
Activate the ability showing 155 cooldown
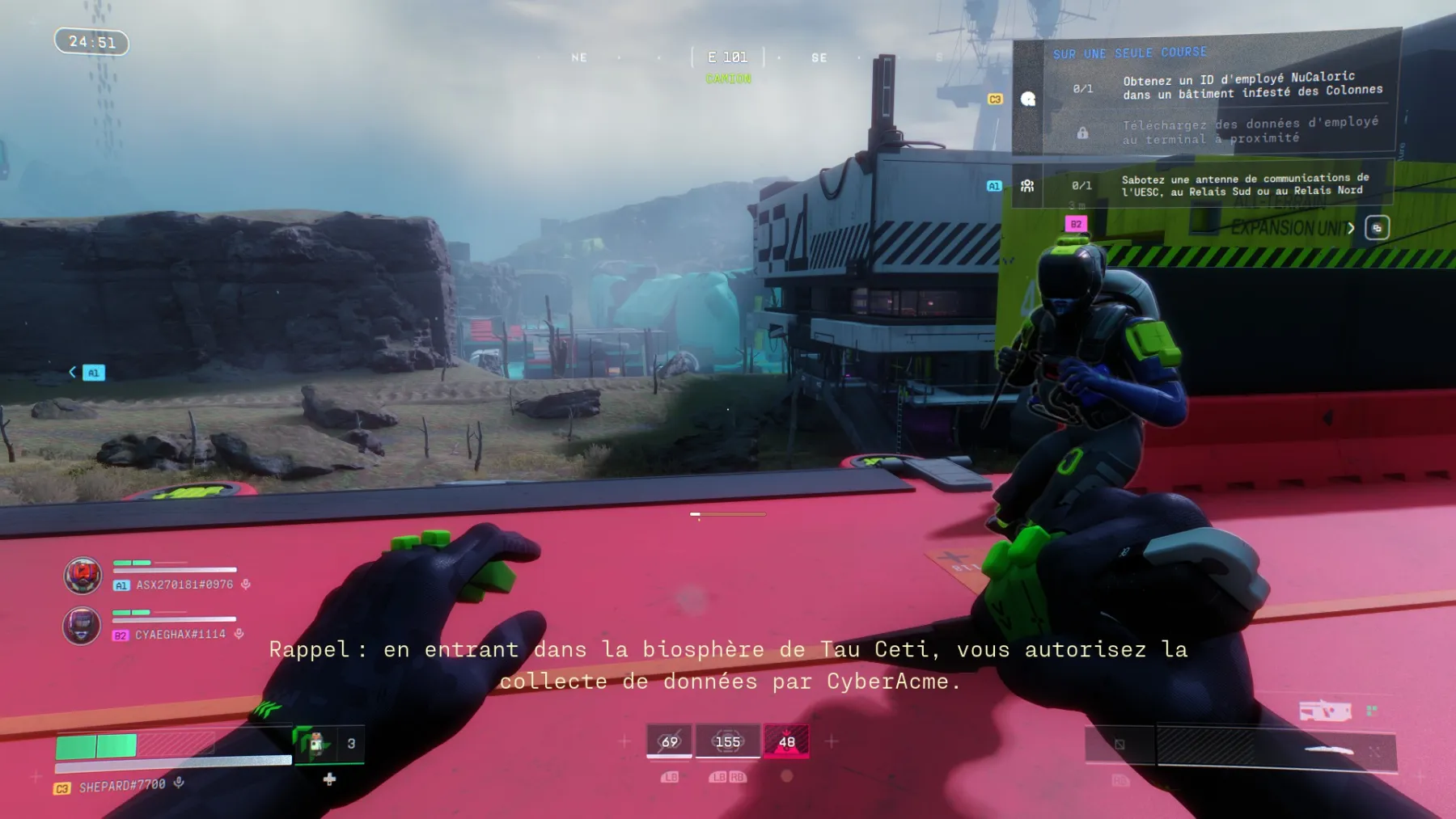coord(727,742)
